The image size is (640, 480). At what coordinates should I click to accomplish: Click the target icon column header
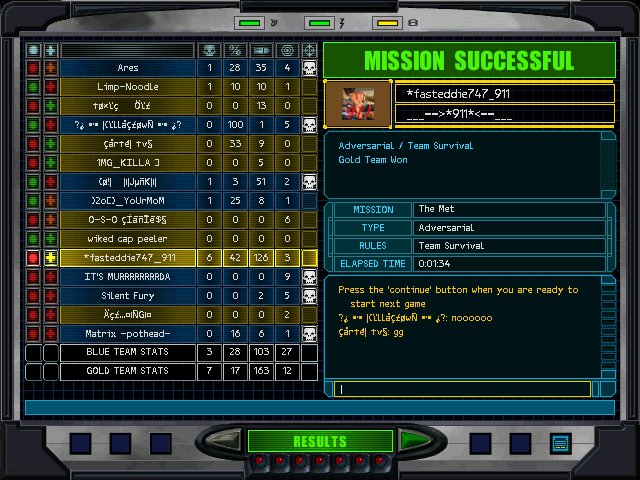287,49
